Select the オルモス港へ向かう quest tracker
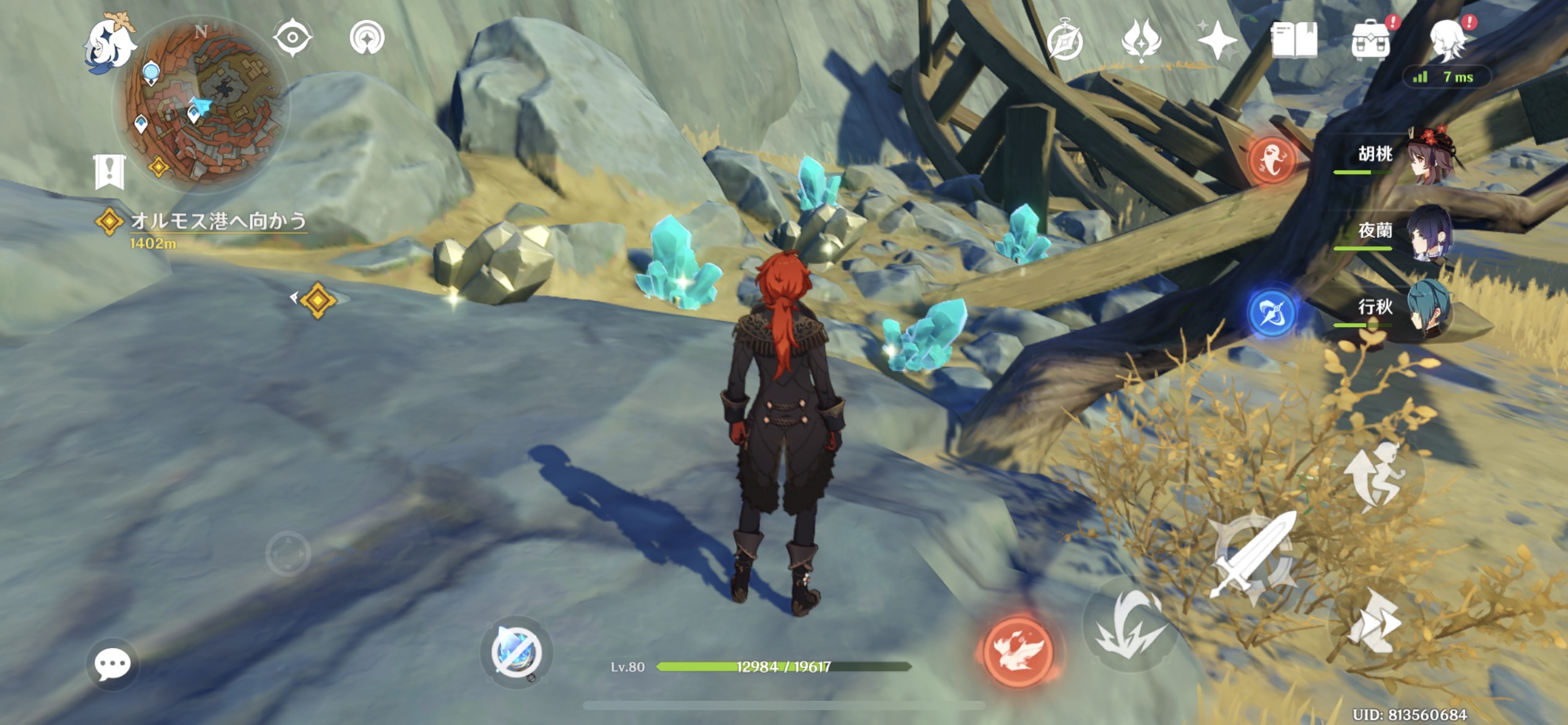This screenshot has width=1568, height=725. click(x=217, y=222)
